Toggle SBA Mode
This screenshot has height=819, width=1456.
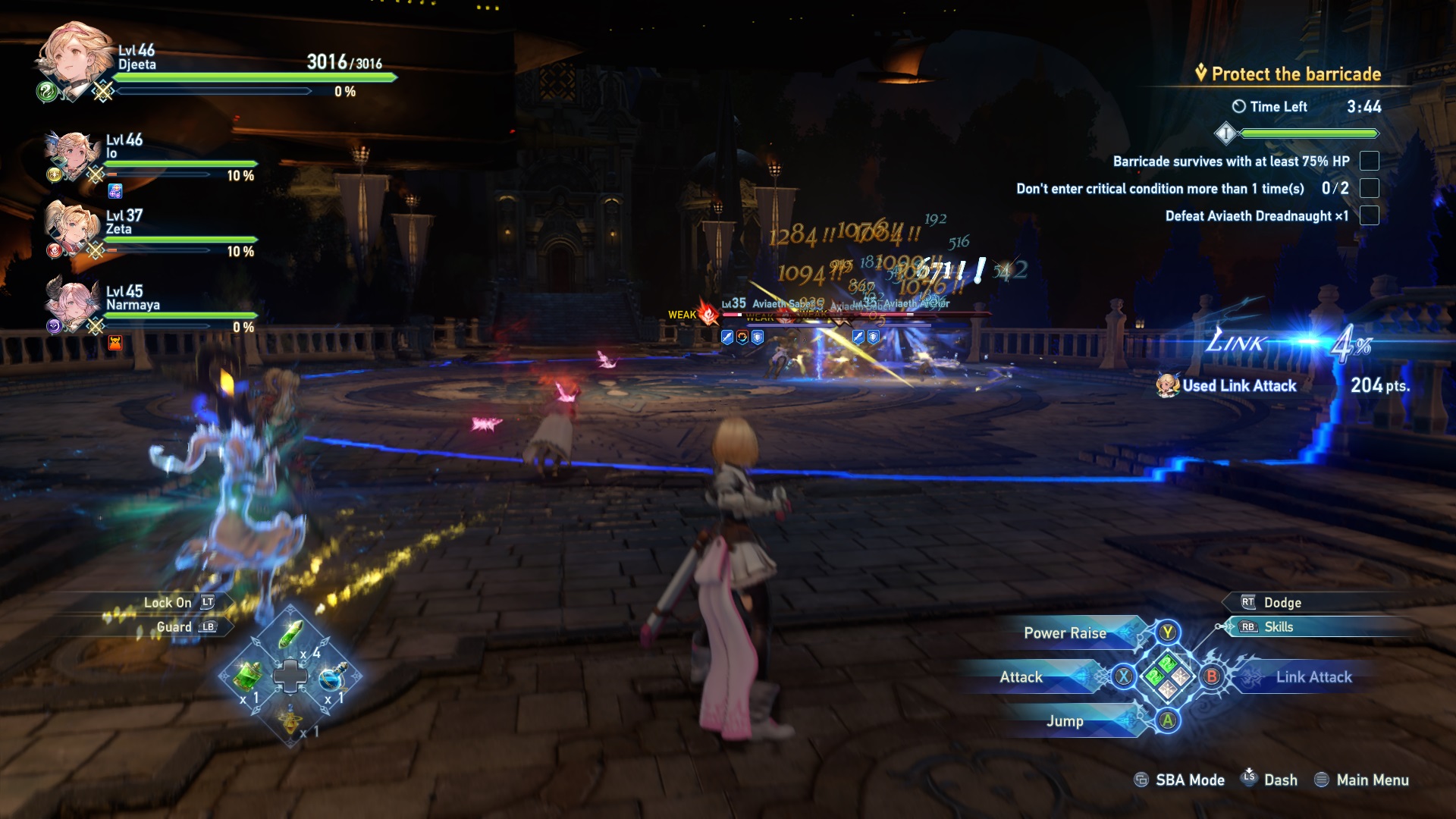(x=1189, y=780)
